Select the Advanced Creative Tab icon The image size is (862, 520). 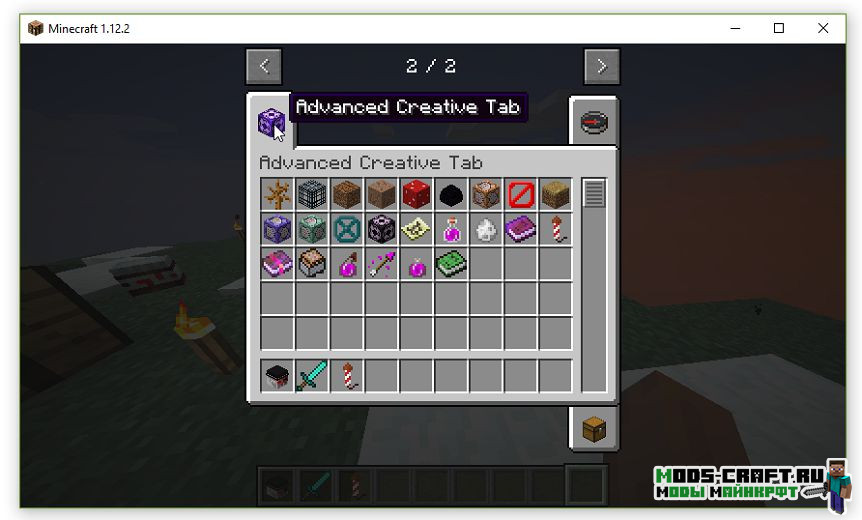pos(271,124)
